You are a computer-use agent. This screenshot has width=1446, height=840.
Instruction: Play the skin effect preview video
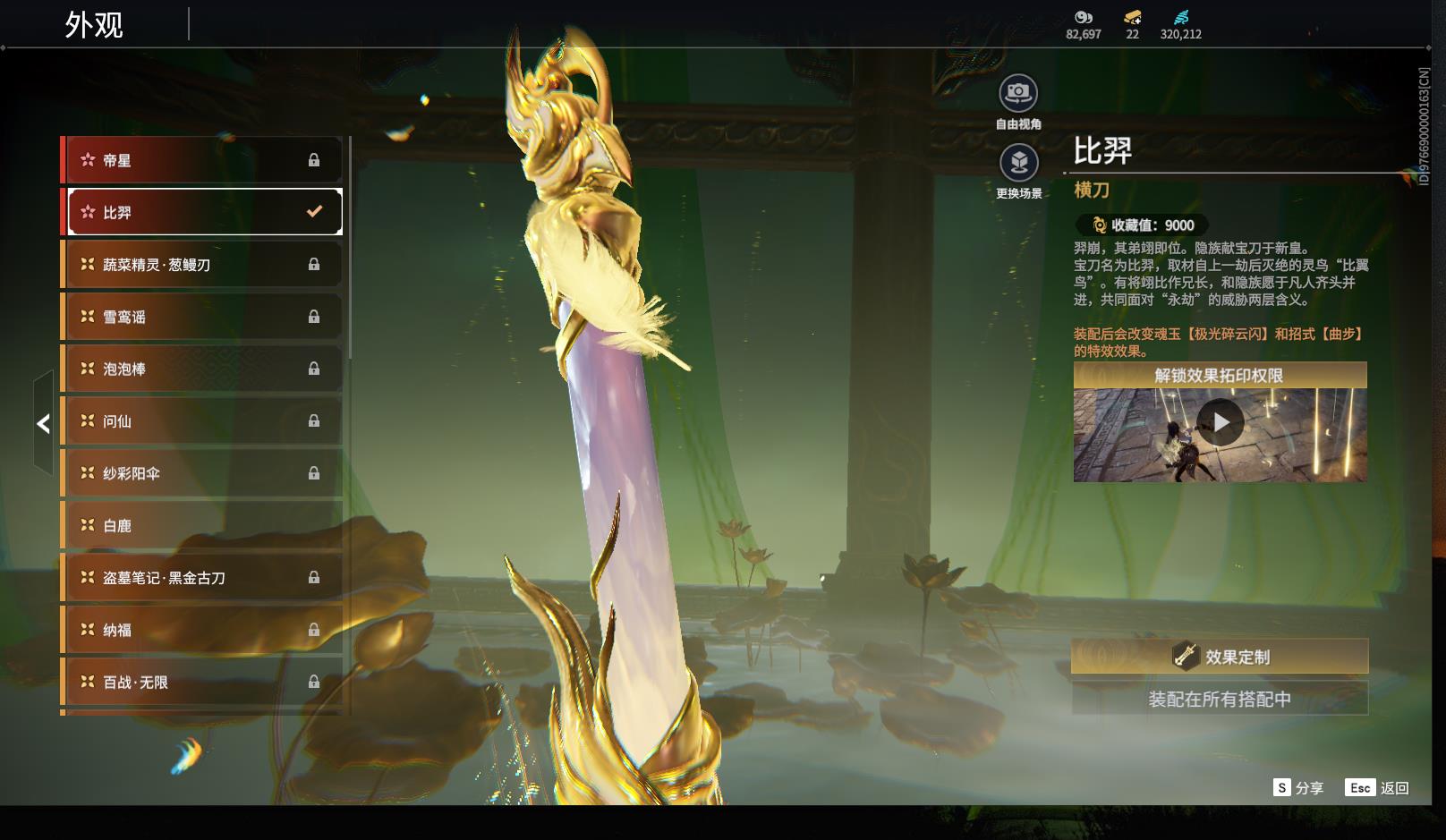[1221, 423]
